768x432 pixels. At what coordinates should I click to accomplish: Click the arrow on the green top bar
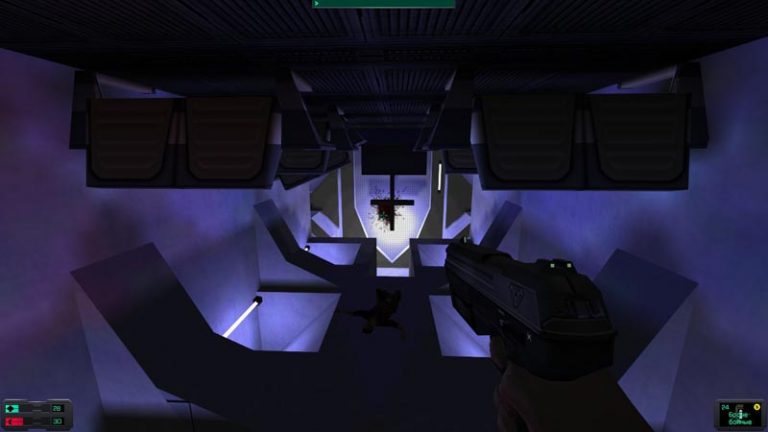click(x=317, y=3)
